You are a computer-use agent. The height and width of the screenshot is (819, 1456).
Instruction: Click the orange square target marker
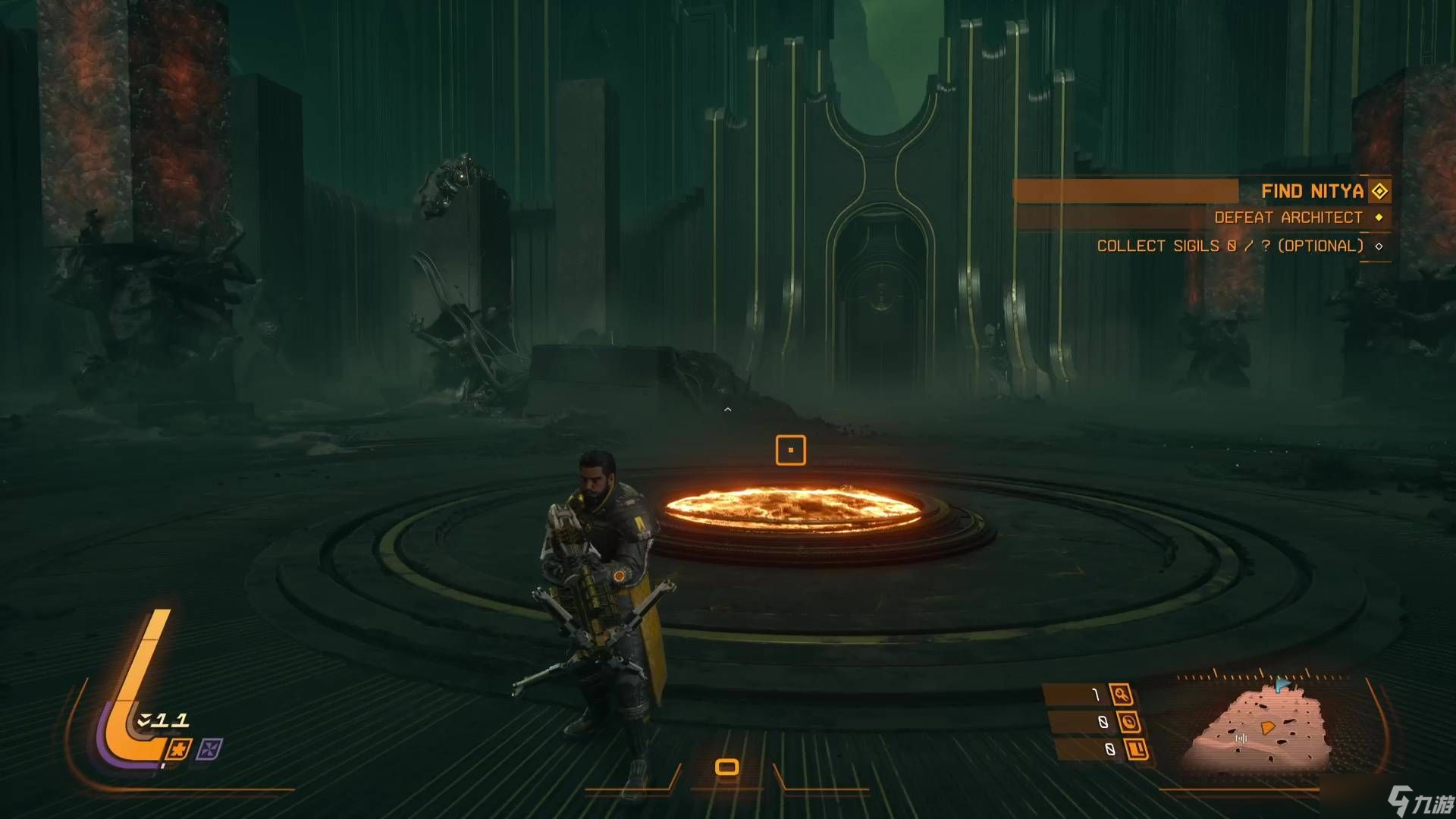click(x=790, y=450)
